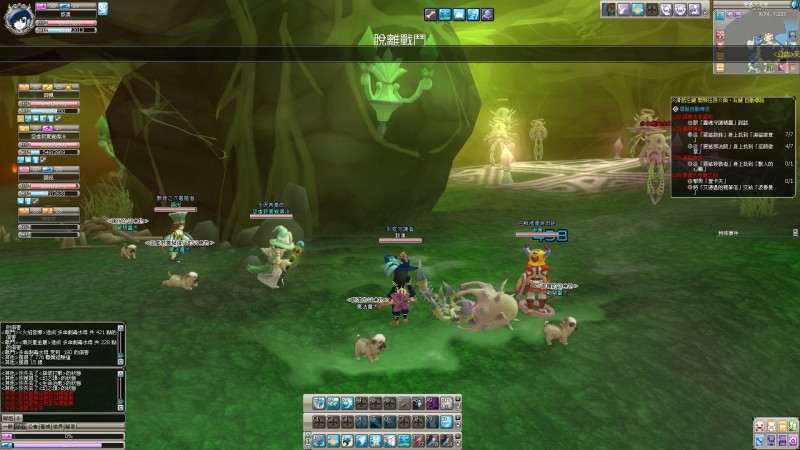This screenshot has height=450, width=800.
Task: Activate the first skill in the bottom hotbar row
Action: pos(318,440)
